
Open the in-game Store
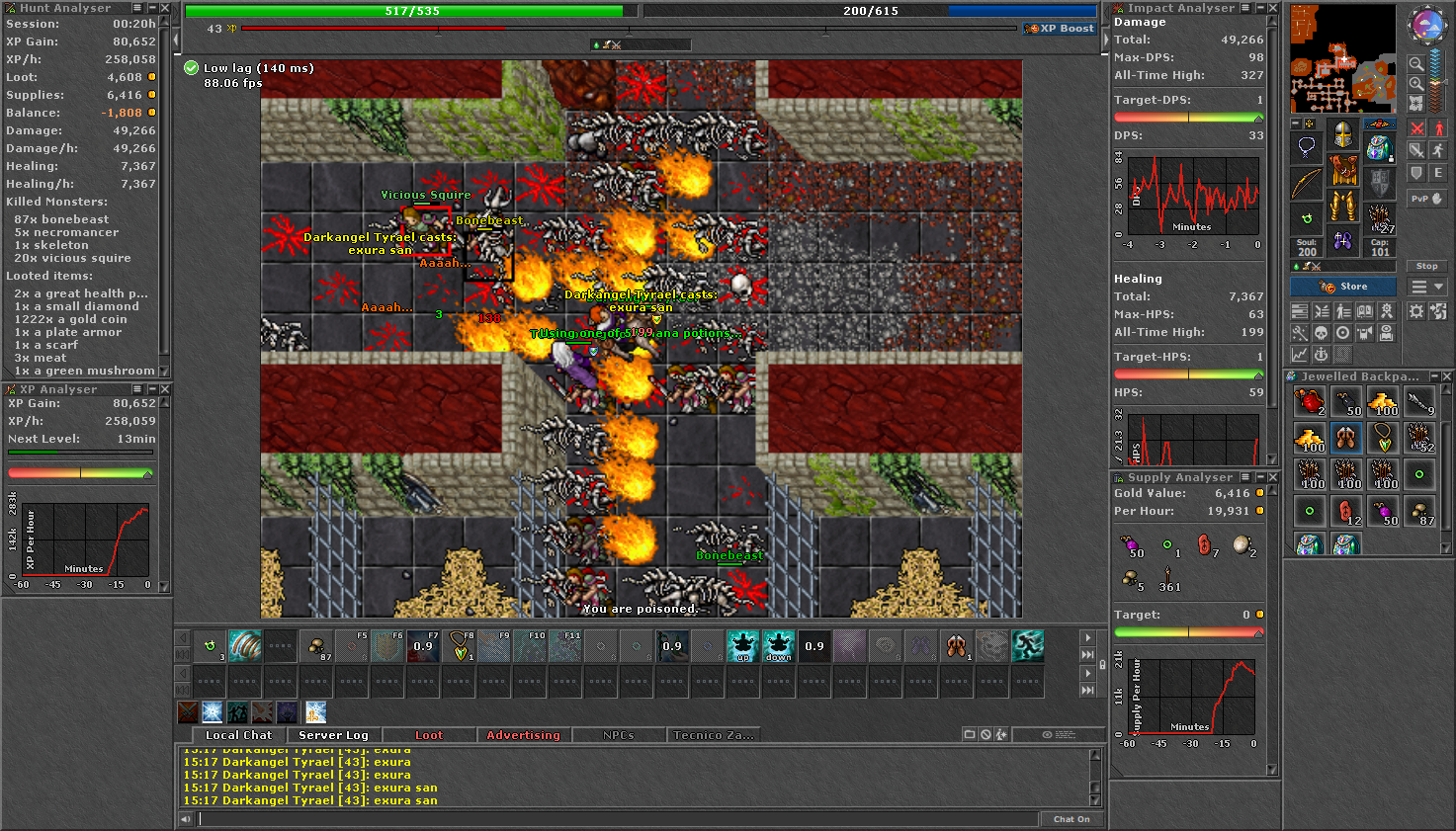(x=1342, y=286)
